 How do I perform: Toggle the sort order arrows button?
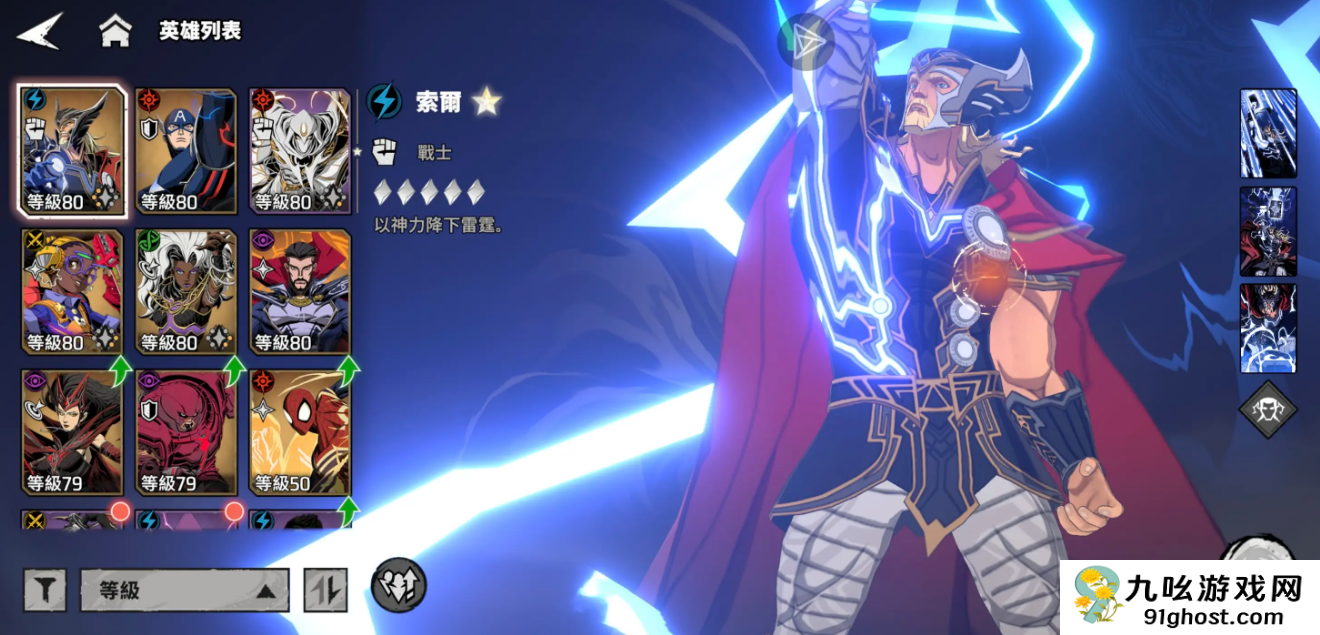coord(325,590)
